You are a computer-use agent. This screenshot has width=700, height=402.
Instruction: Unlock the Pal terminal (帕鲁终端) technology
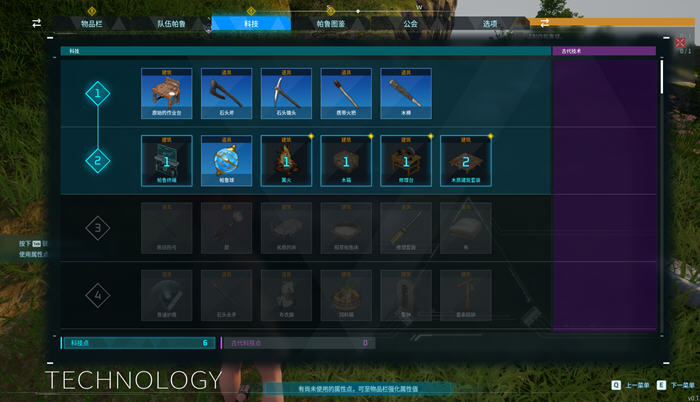[166, 158]
